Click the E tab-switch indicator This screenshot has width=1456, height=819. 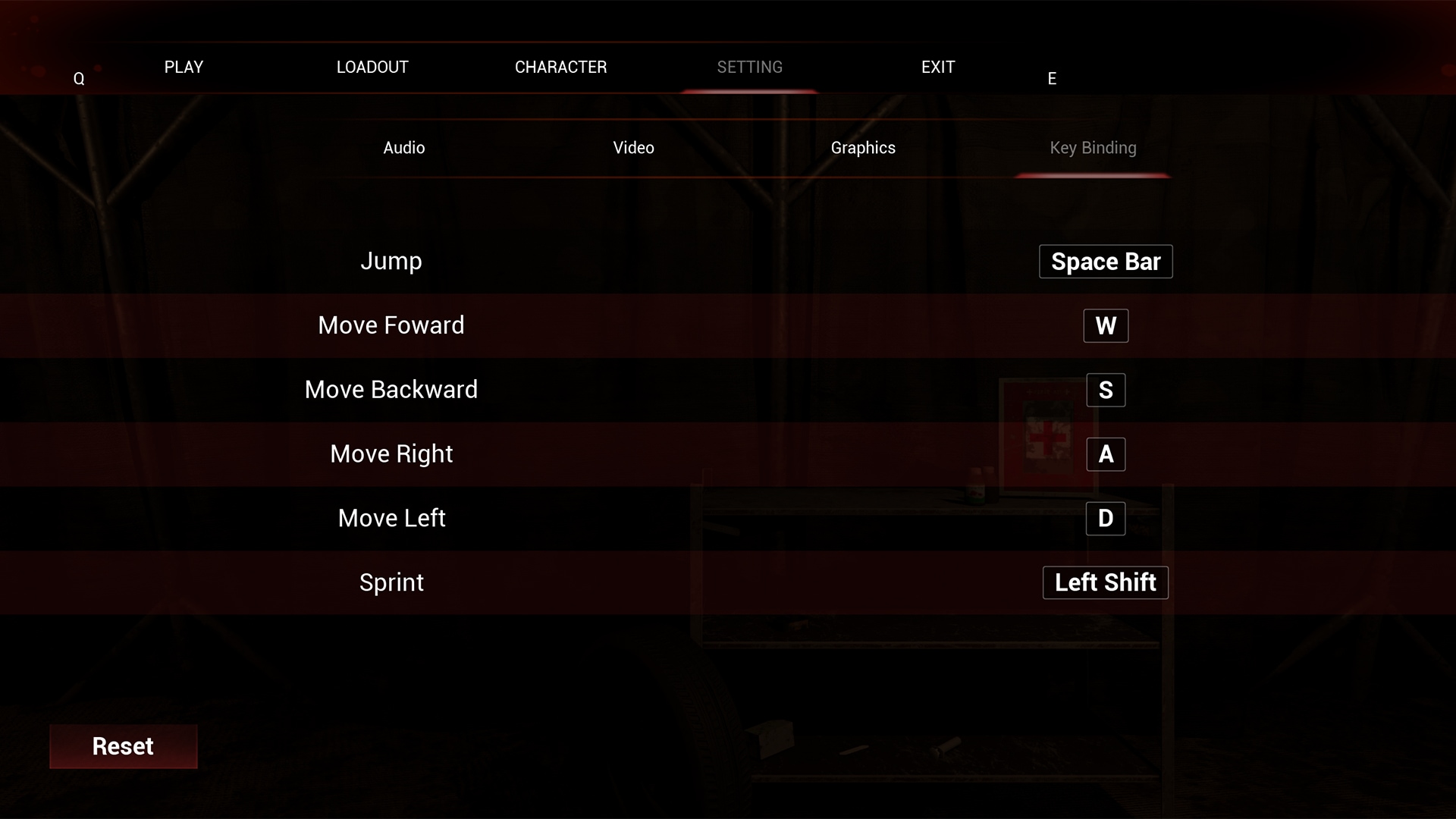tap(1051, 77)
